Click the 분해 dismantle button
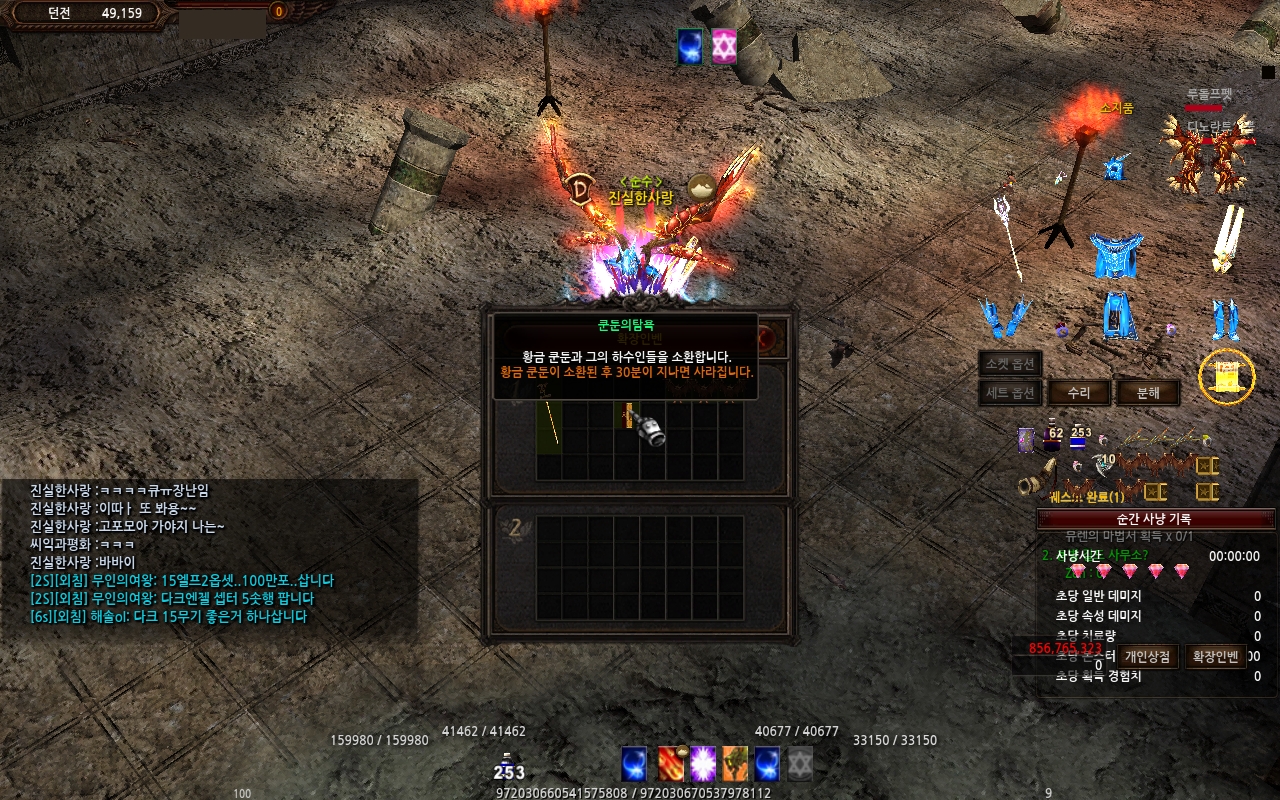Viewport: 1280px width, 800px height. pyautogui.click(x=1148, y=393)
